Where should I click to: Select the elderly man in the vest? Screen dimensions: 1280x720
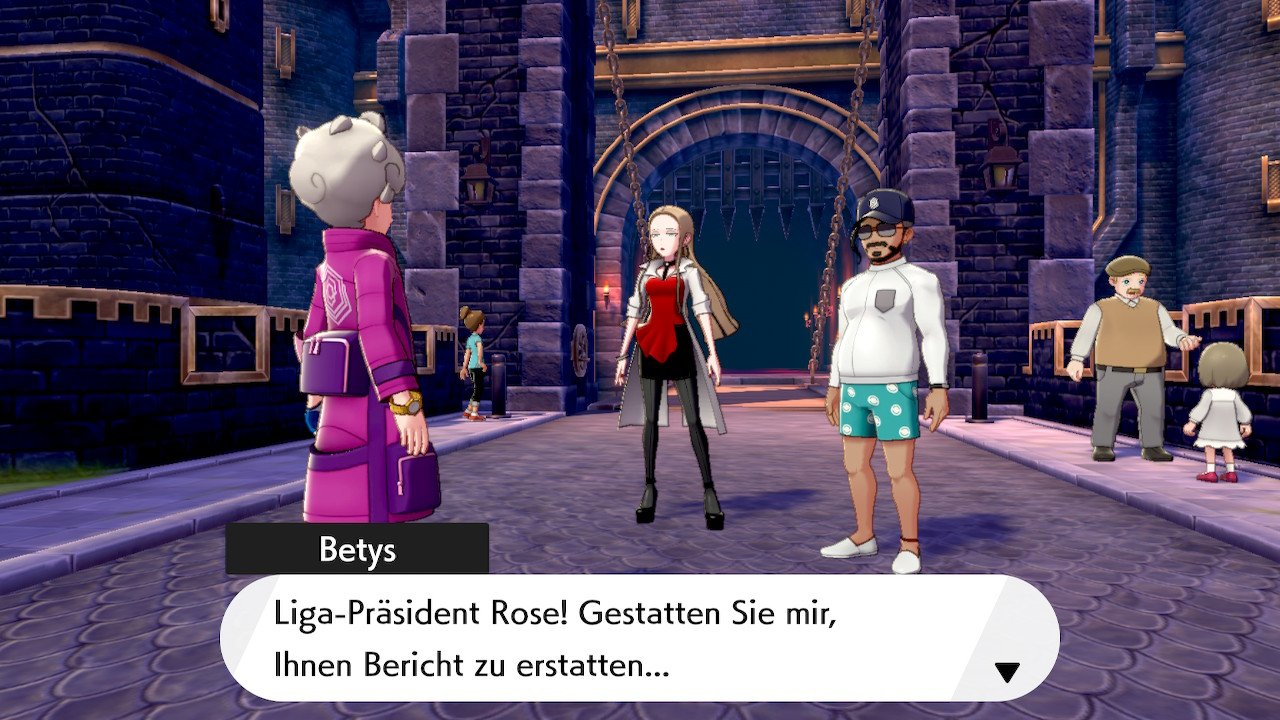(x=1128, y=330)
